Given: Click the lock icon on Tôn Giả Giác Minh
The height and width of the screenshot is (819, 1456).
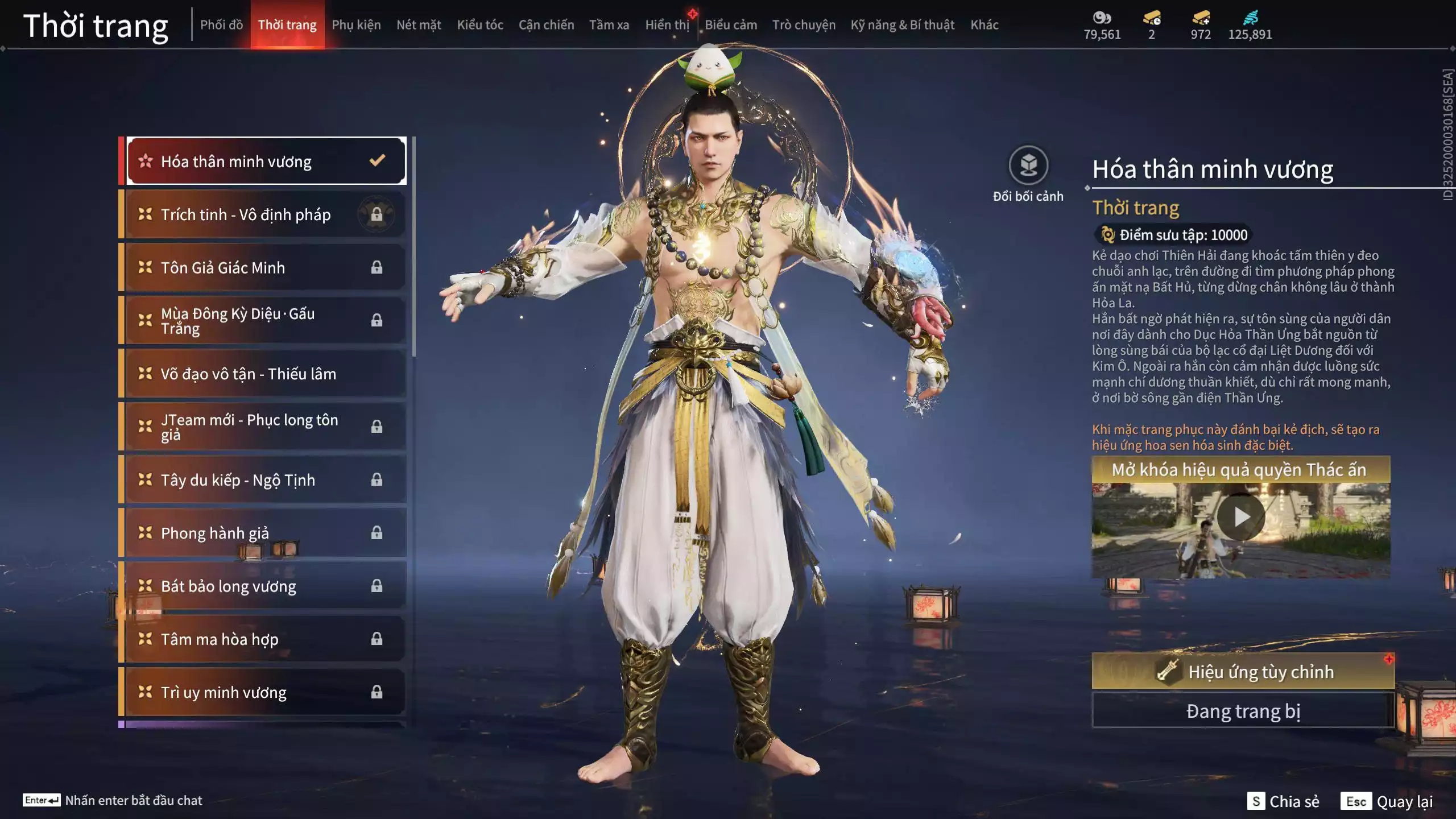Looking at the screenshot, I should (377, 267).
